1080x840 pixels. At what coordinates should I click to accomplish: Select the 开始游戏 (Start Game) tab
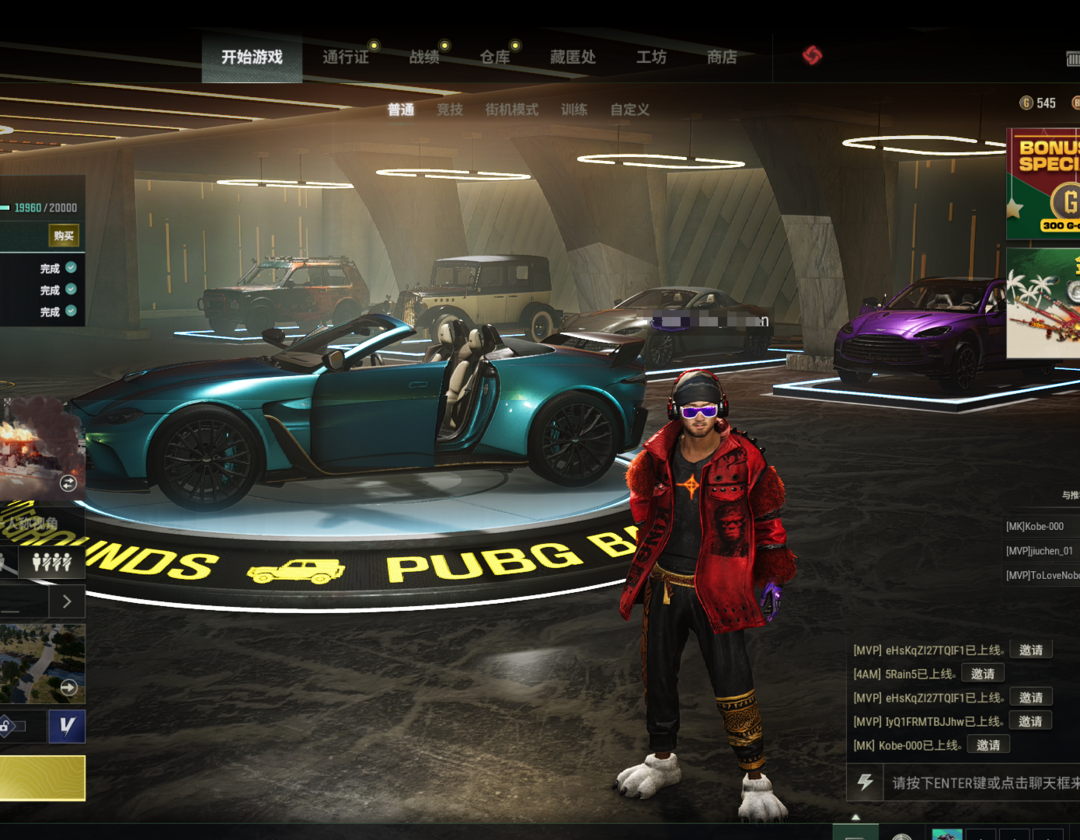point(252,58)
